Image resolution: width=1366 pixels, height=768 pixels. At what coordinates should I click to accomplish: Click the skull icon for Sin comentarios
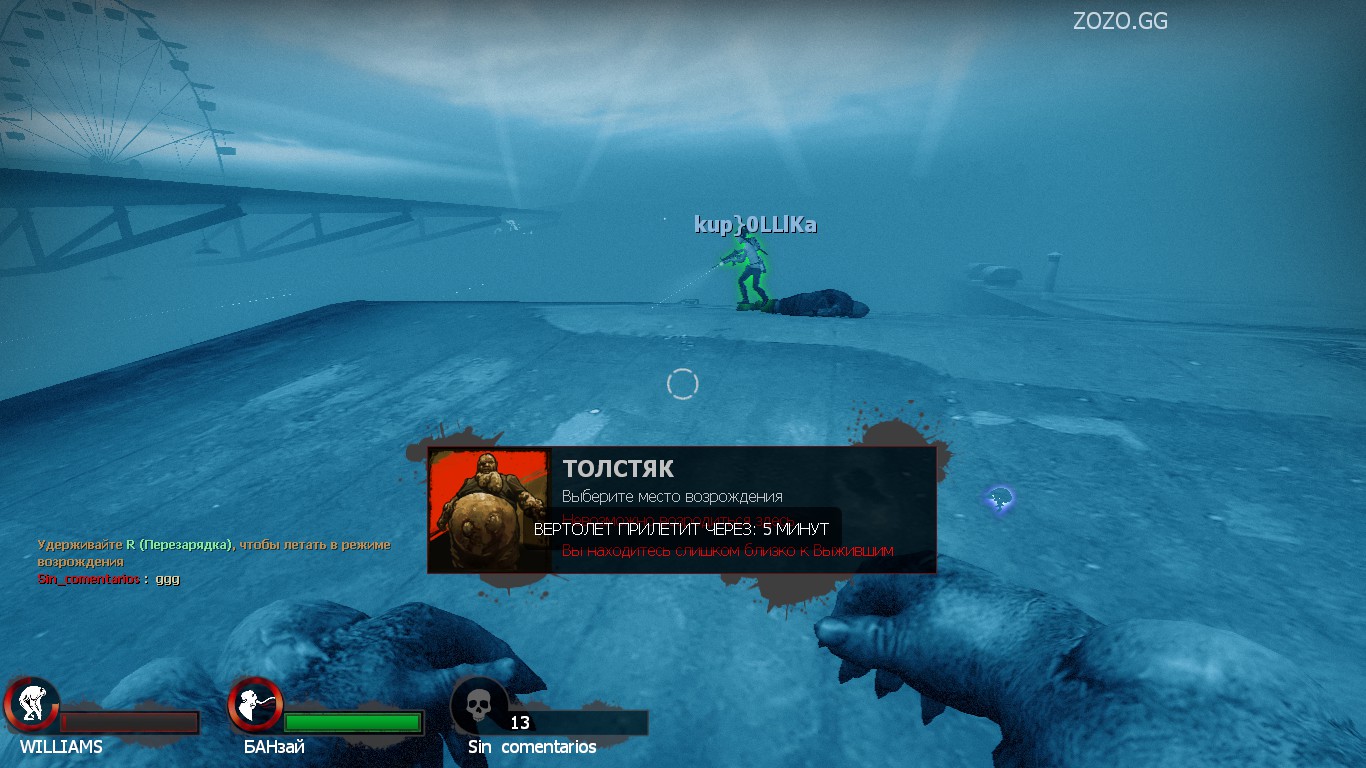(478, 704)
